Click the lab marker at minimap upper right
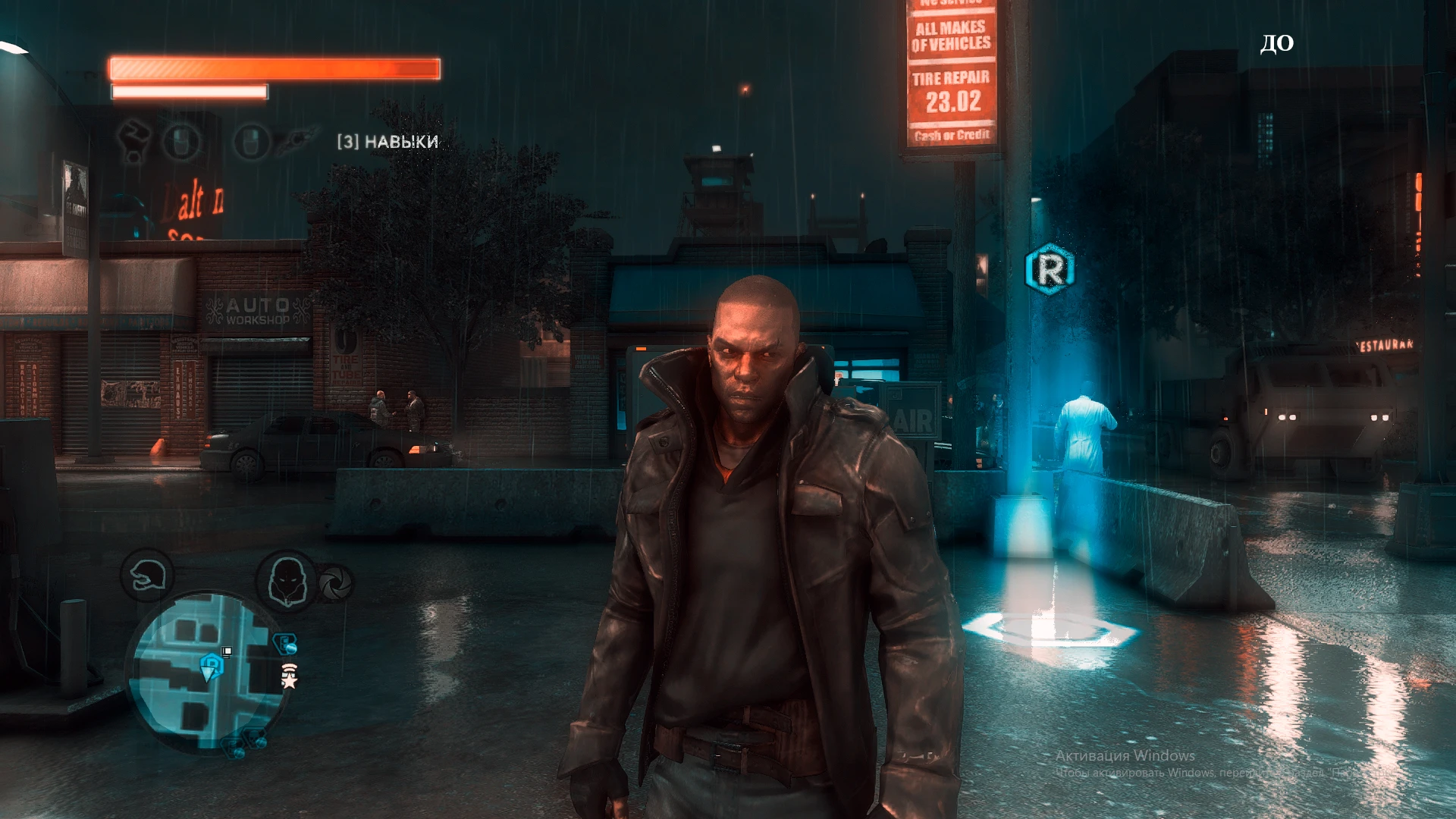 click(x=285, y=642)
